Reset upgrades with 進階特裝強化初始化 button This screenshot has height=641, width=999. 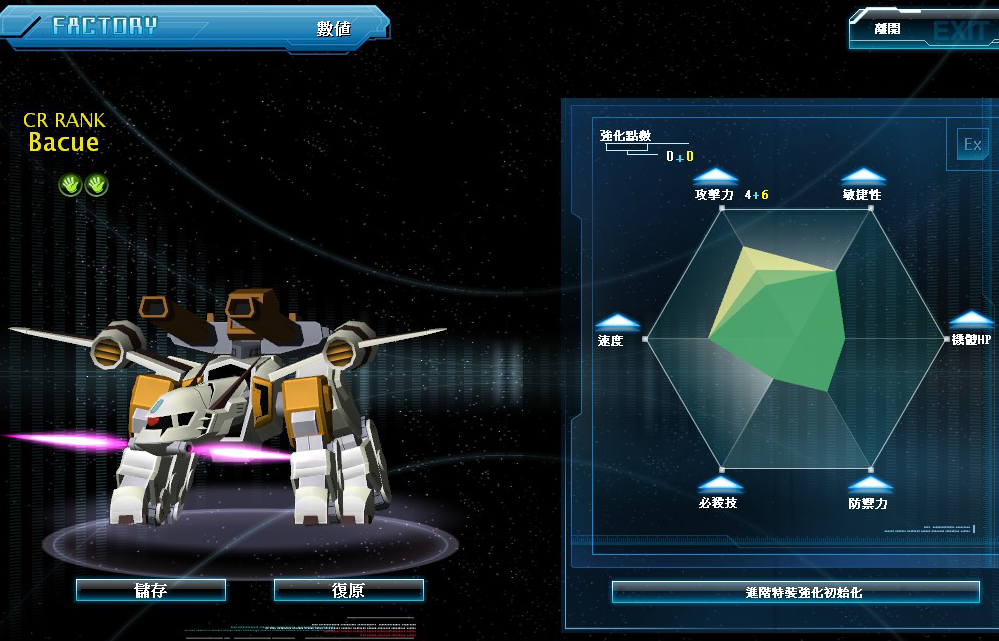tap(795, 592)
